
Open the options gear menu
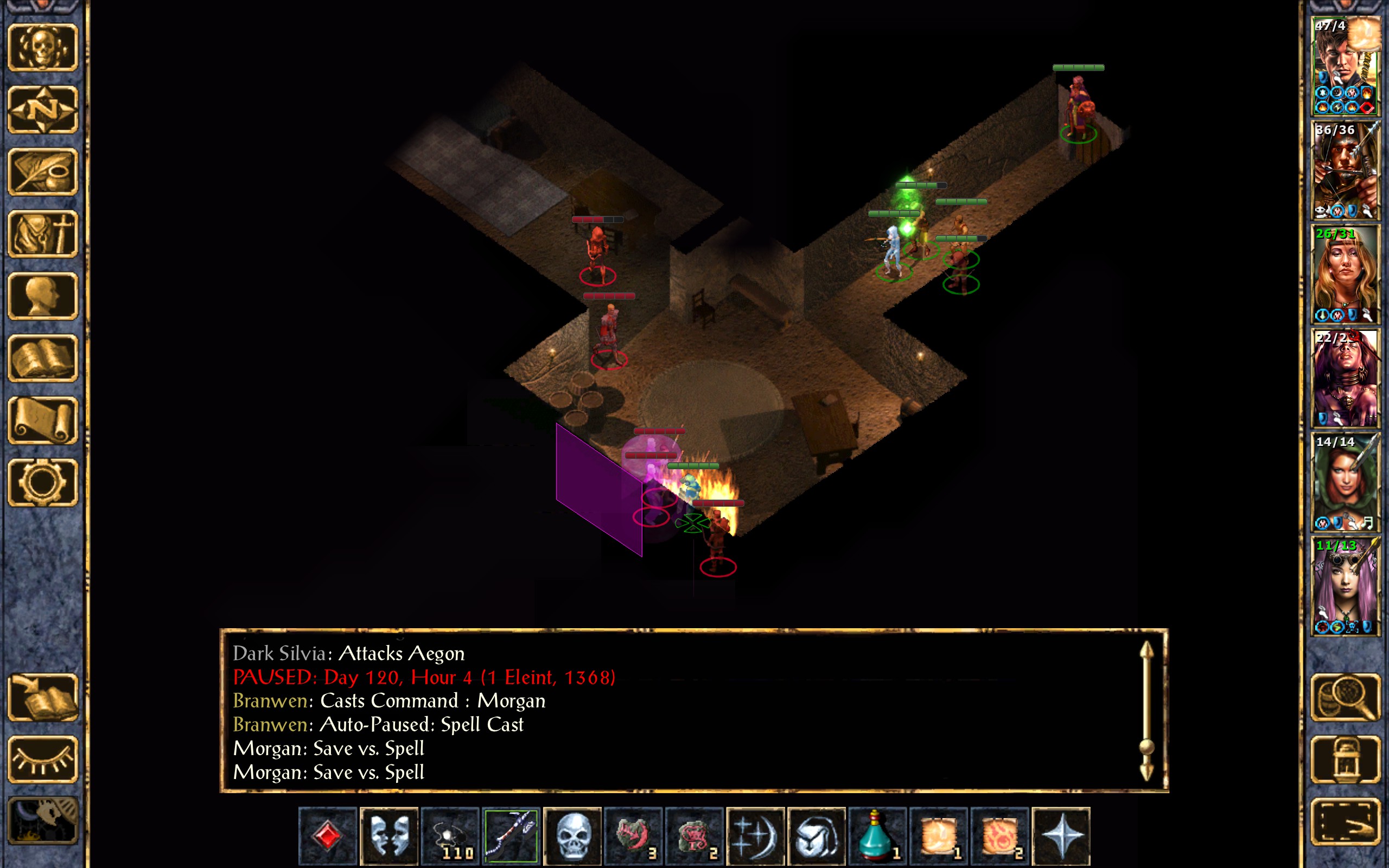[x=43, y=482]
